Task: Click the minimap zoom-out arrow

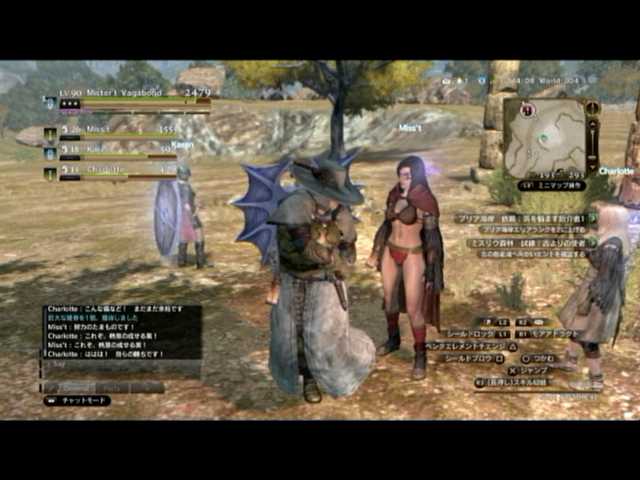Action: point(593,168)
